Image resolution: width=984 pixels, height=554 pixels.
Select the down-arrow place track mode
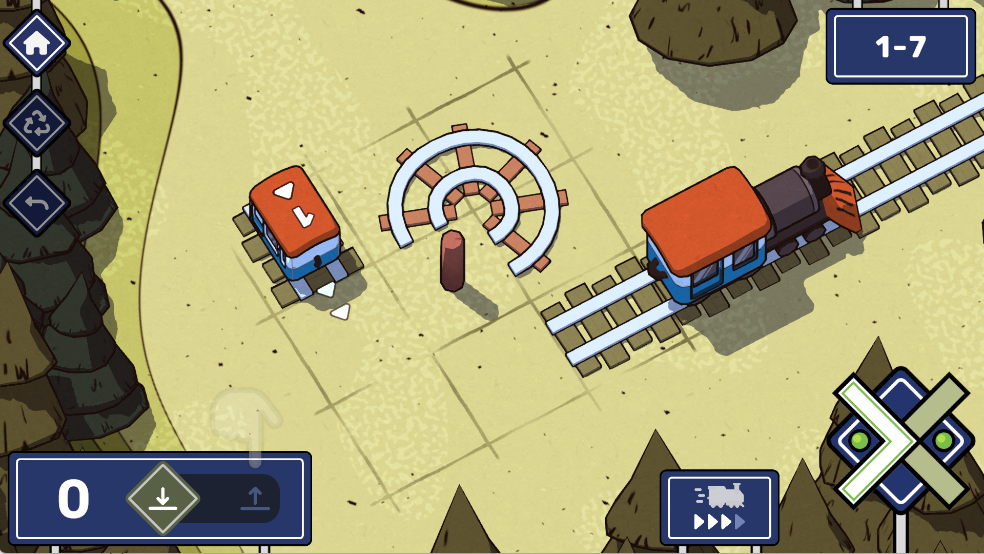click(x=163, y=498)
